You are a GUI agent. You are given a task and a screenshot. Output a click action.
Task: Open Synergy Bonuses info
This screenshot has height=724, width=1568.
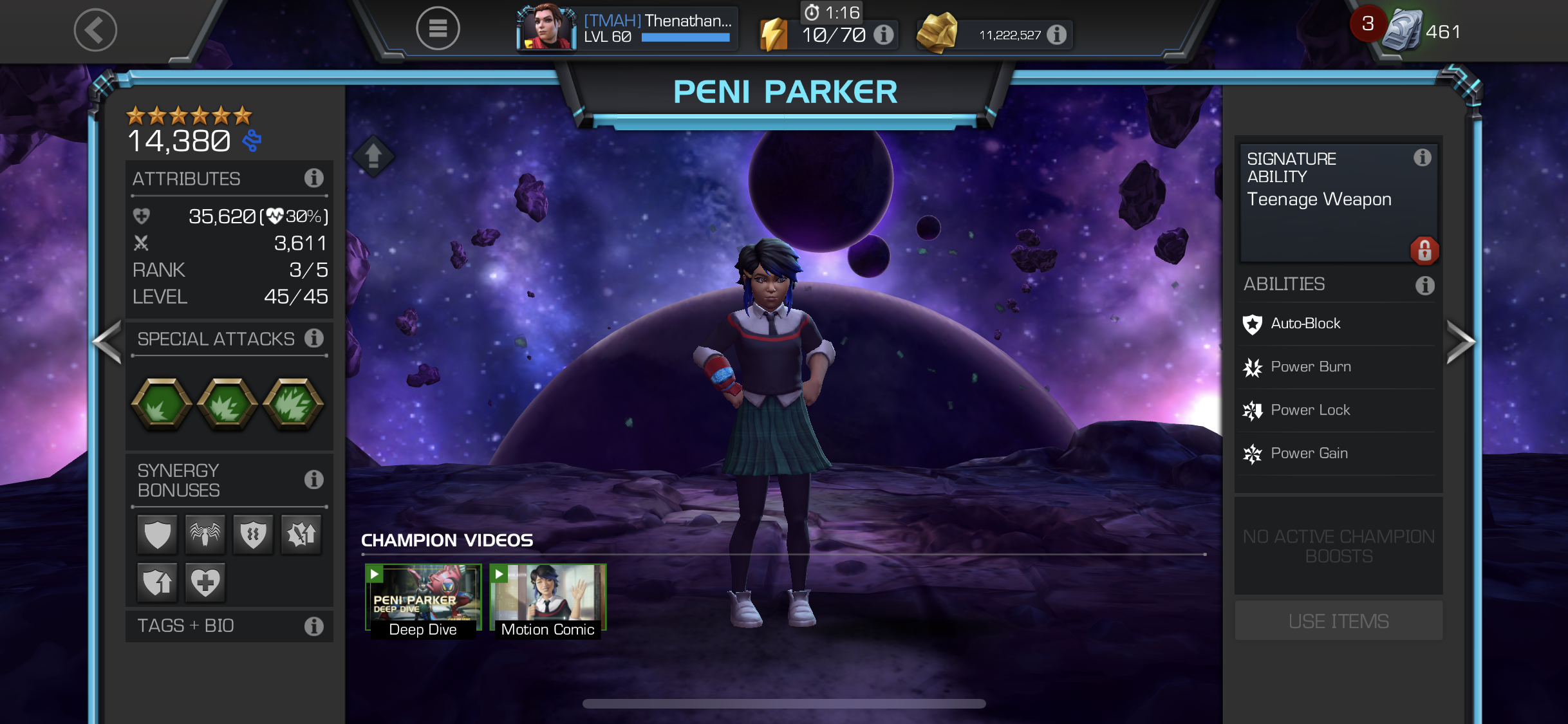click(x=313, y=479)
